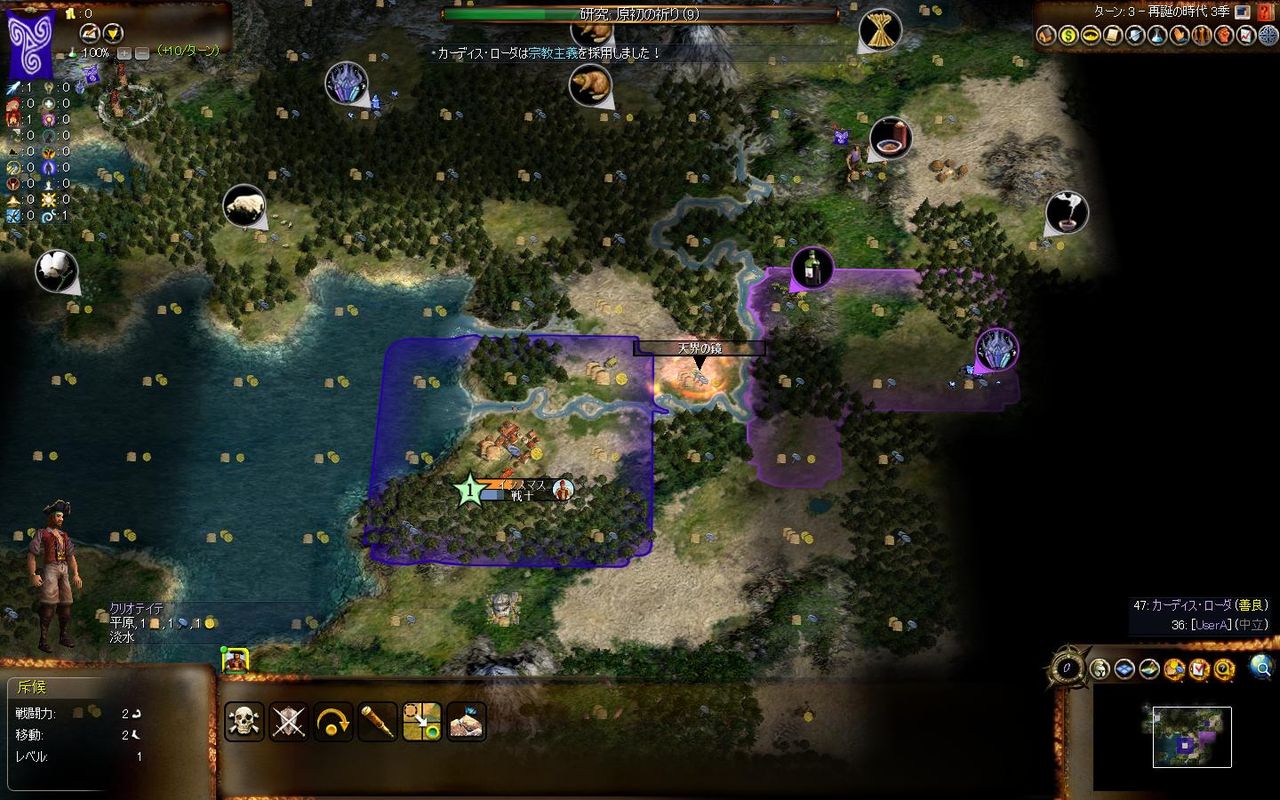
Task: Select the unit cycle helmet icon
Action: pyautogui.click(x=1098, y=669)
